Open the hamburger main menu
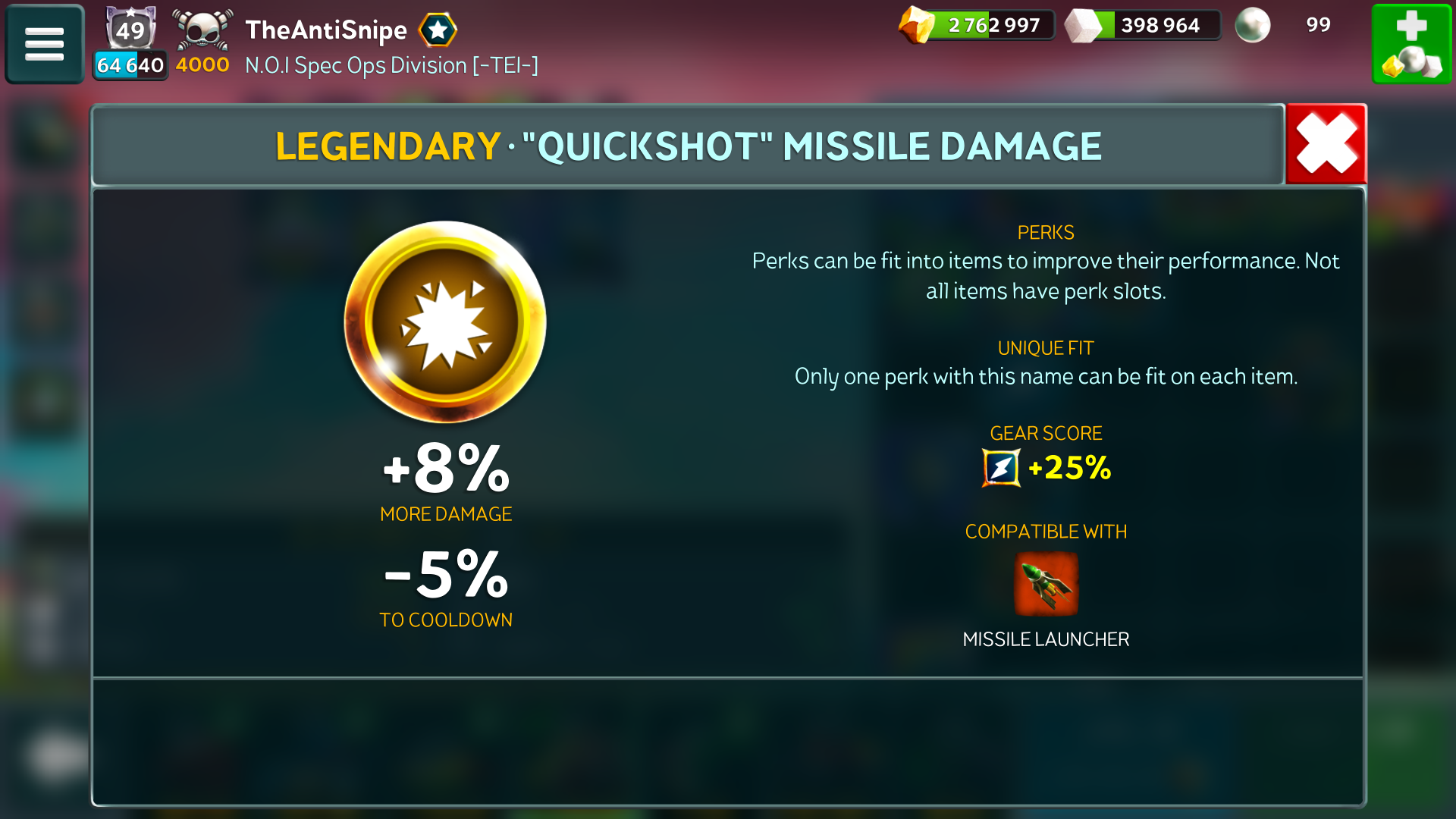This screenshot has height=819, width=1456. 45,44
